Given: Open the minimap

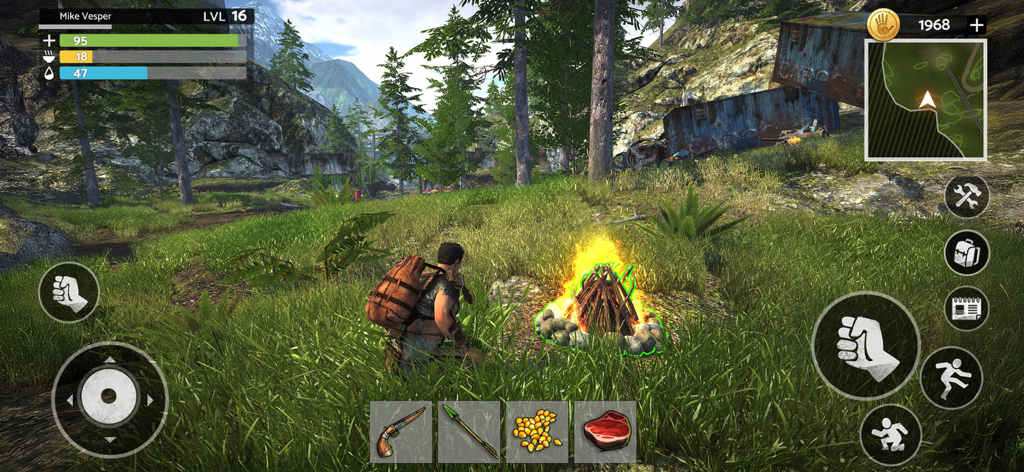Looking at the screenshot, I should coord(926,100).
